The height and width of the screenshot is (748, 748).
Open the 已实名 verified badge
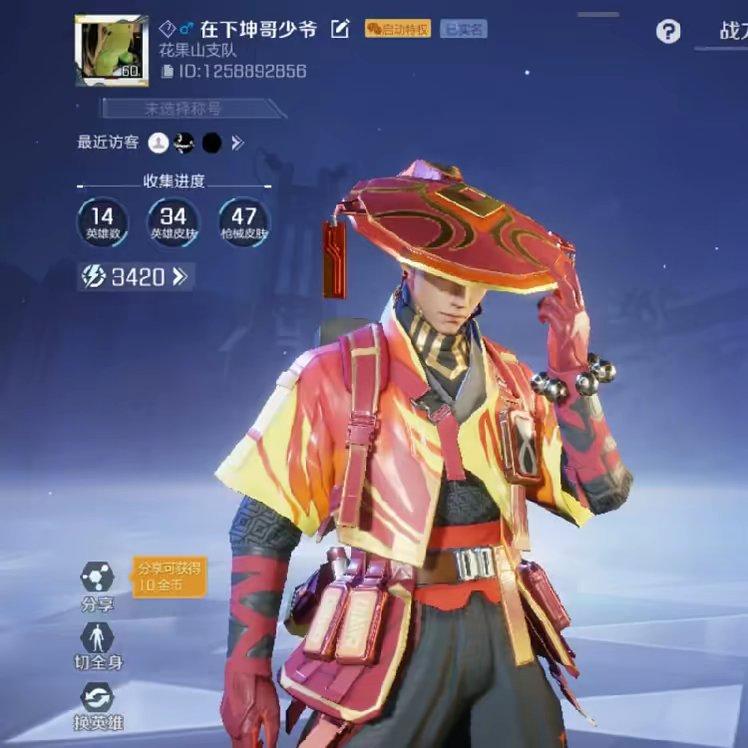pyautogui.click(x=463, y=29)
